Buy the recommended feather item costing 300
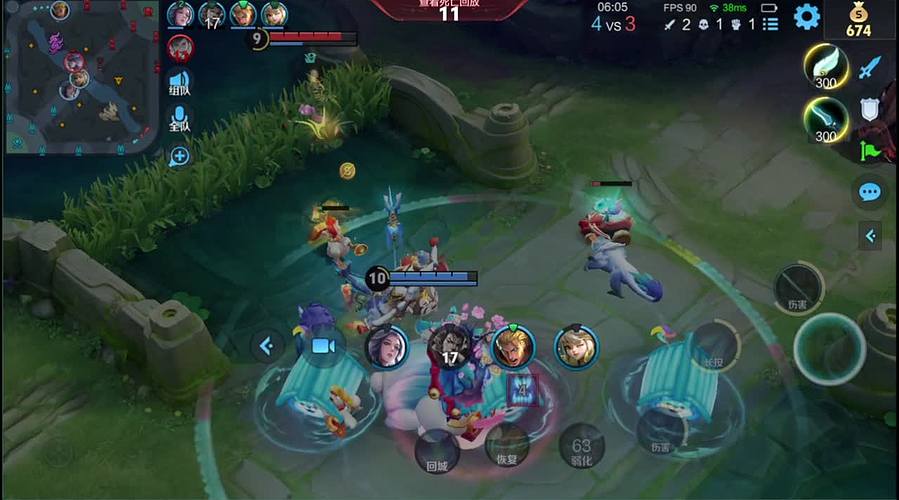 [x=826, y=67]
